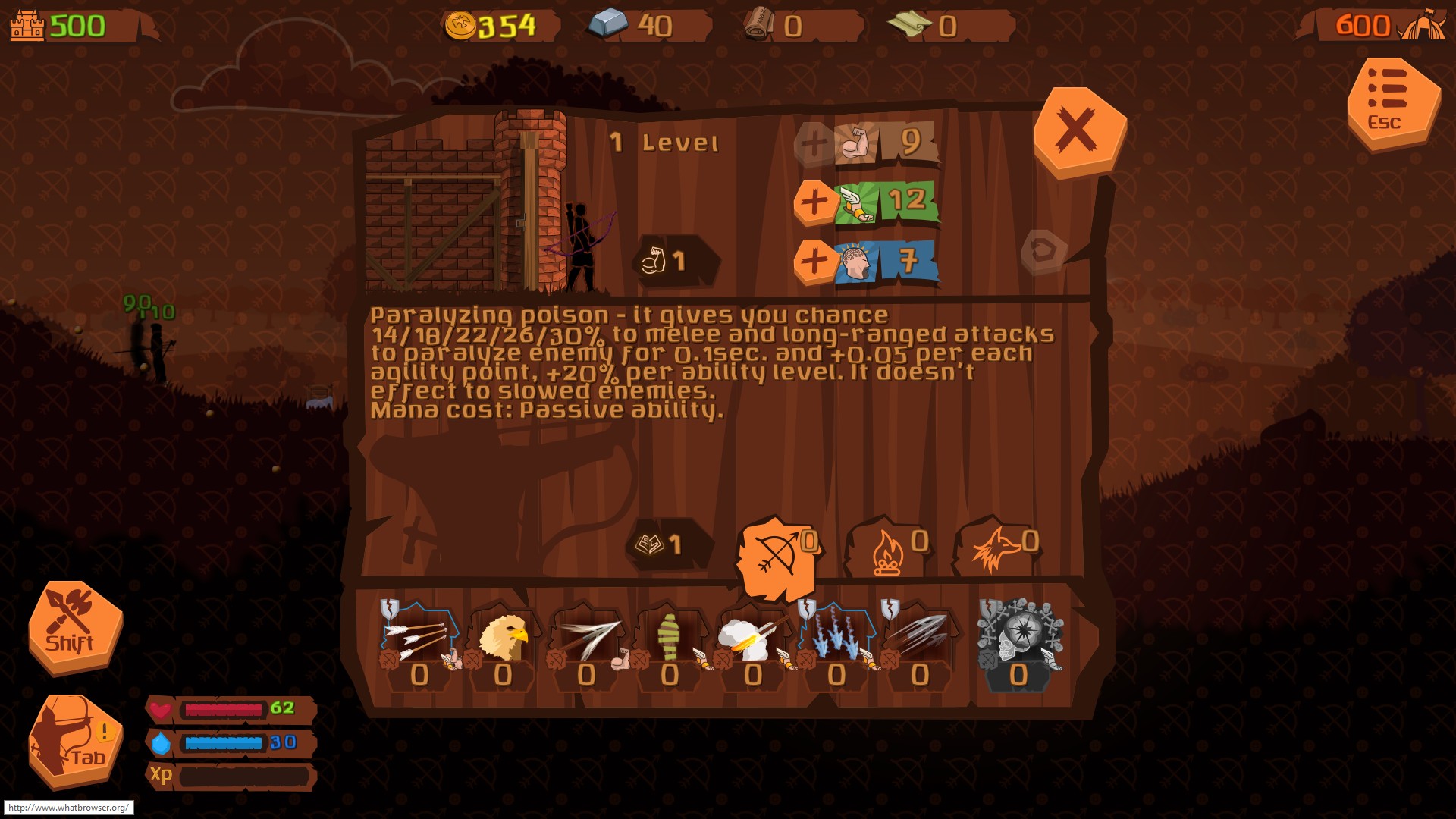Close the character upgrade panel

tap(1078, 131)
